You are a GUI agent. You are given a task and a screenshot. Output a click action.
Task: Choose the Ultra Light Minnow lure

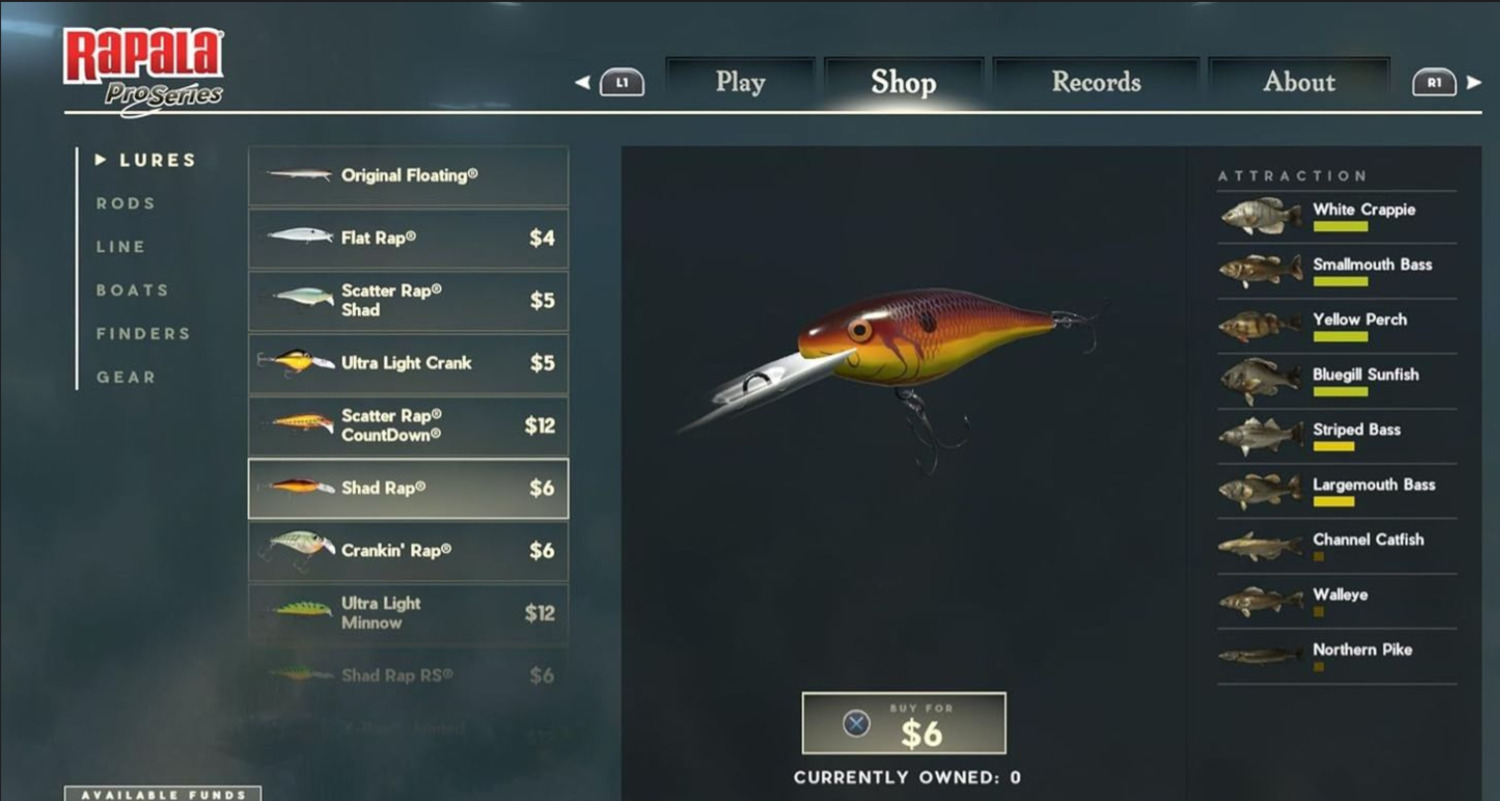(408, 613)
